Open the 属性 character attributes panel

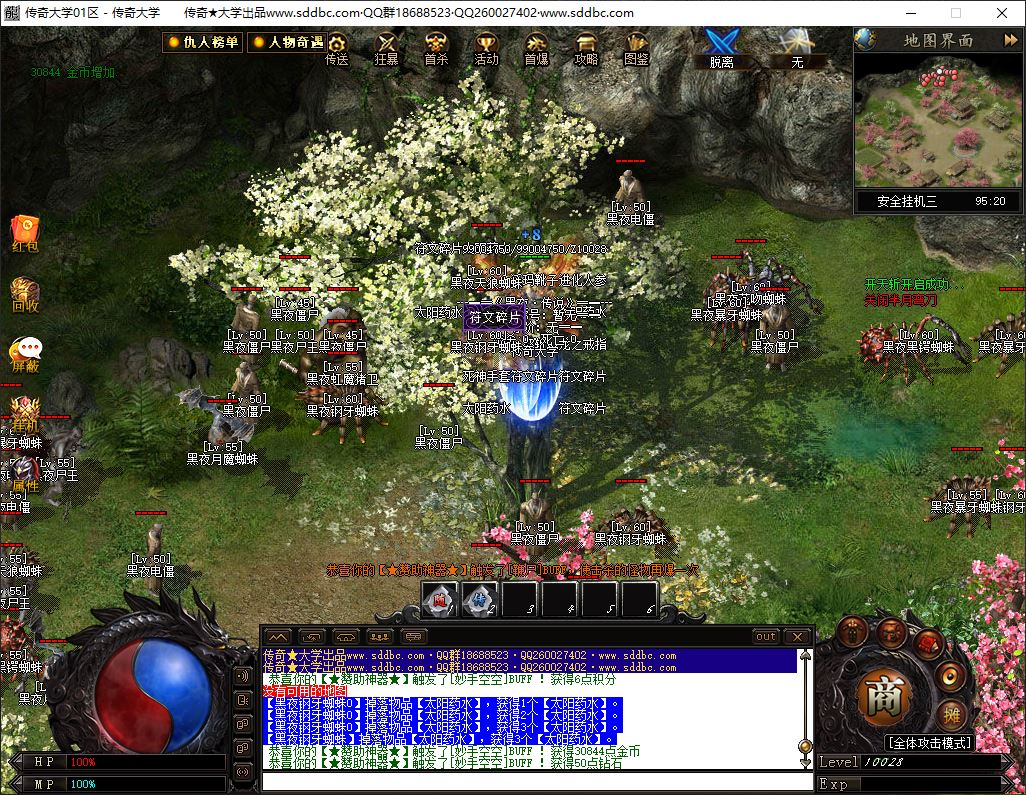(25, 474)
